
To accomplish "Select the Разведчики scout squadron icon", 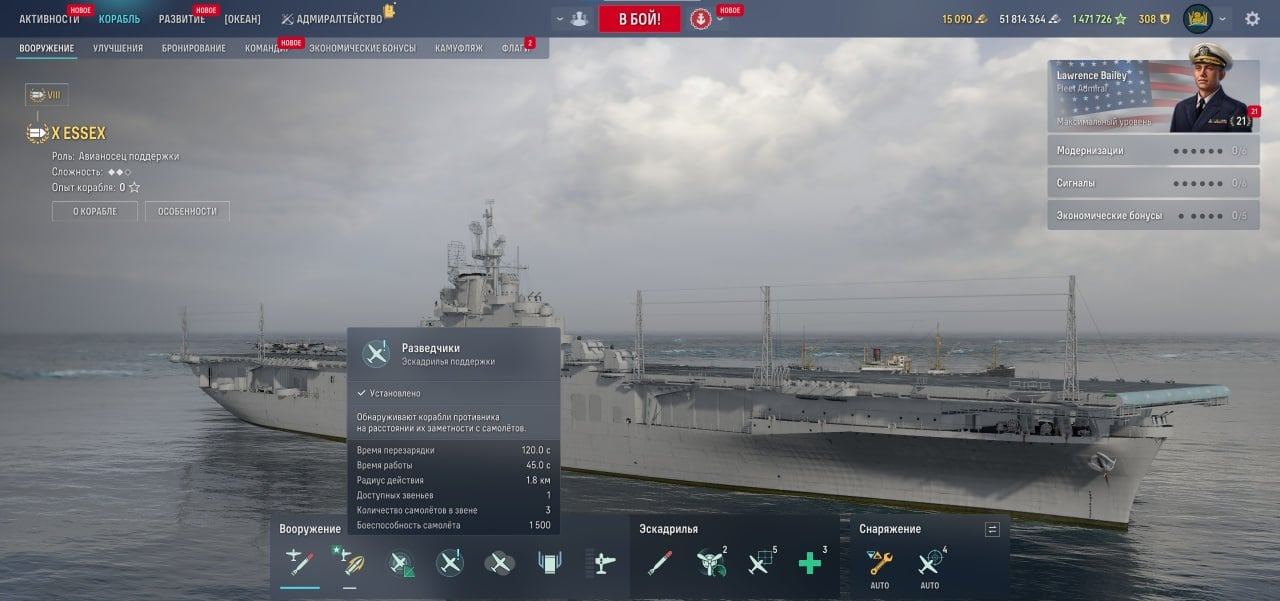I will coord(450,563).
